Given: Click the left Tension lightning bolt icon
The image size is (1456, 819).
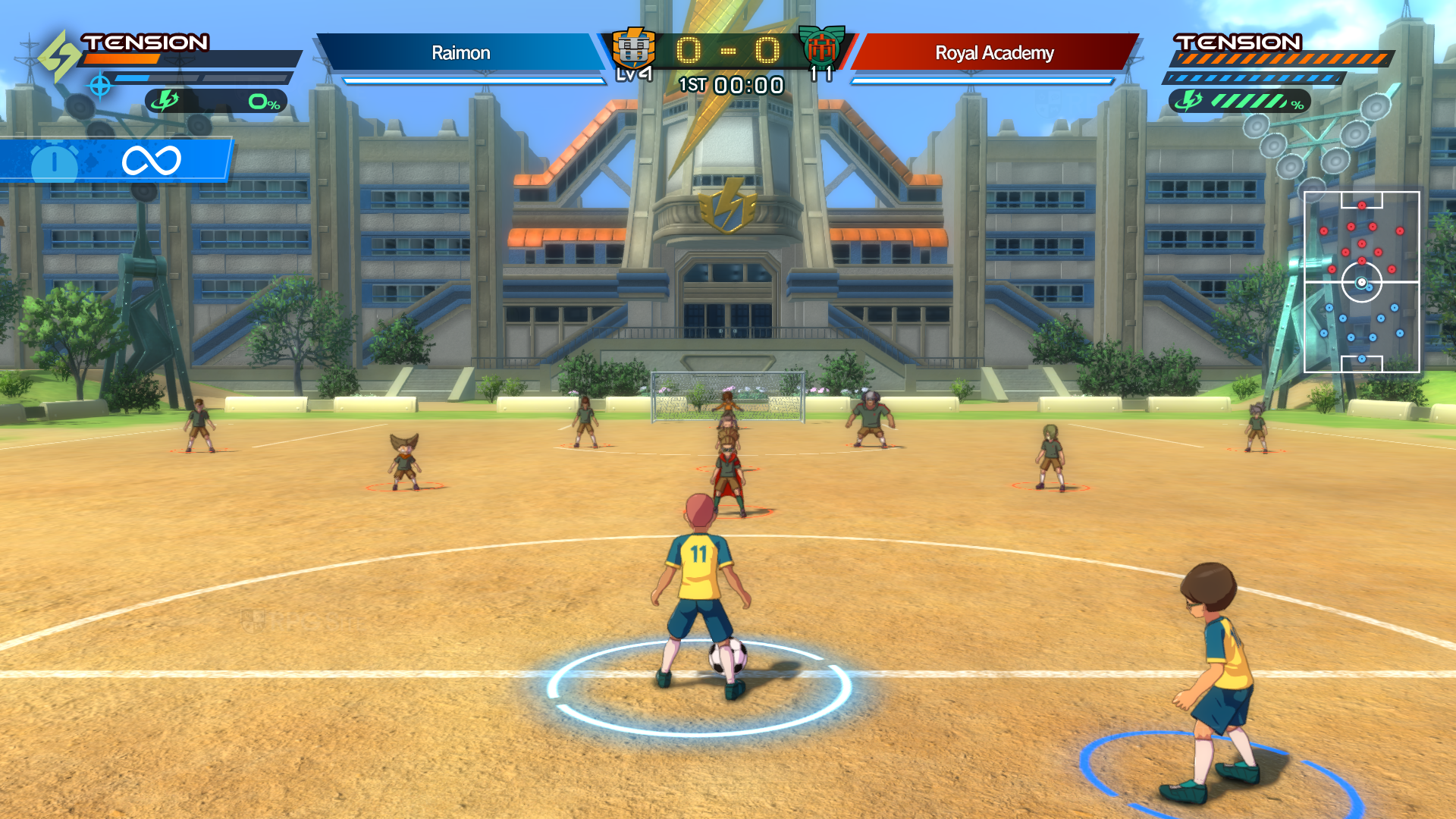Looking at the screenshot, I should click(x=58, y=55).
